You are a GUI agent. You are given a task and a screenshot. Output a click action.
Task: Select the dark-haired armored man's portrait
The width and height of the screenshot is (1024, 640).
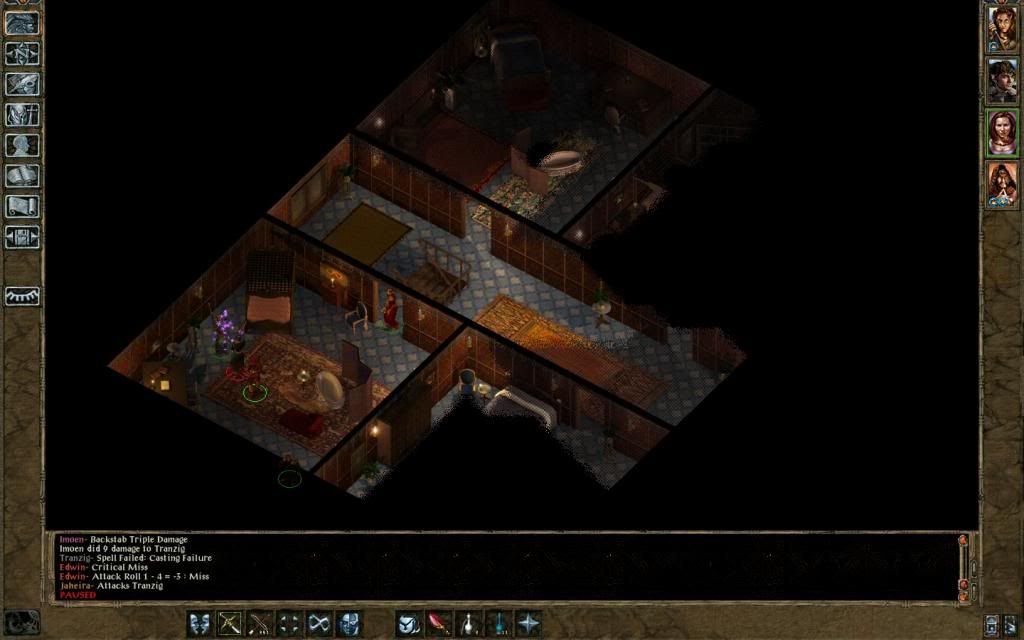[x=1002, y=81]
